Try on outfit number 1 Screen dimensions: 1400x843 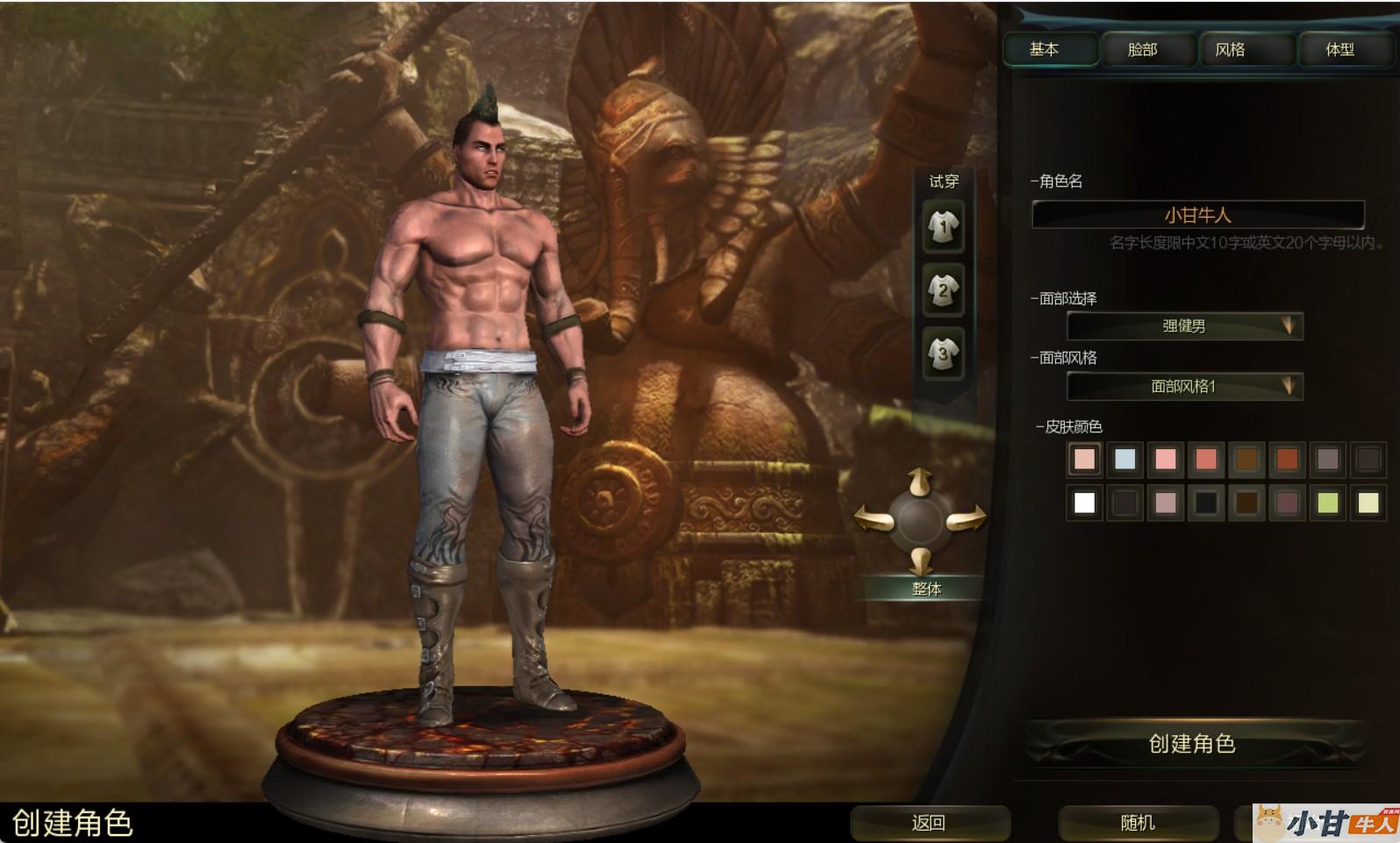click(x=943, y=227)
